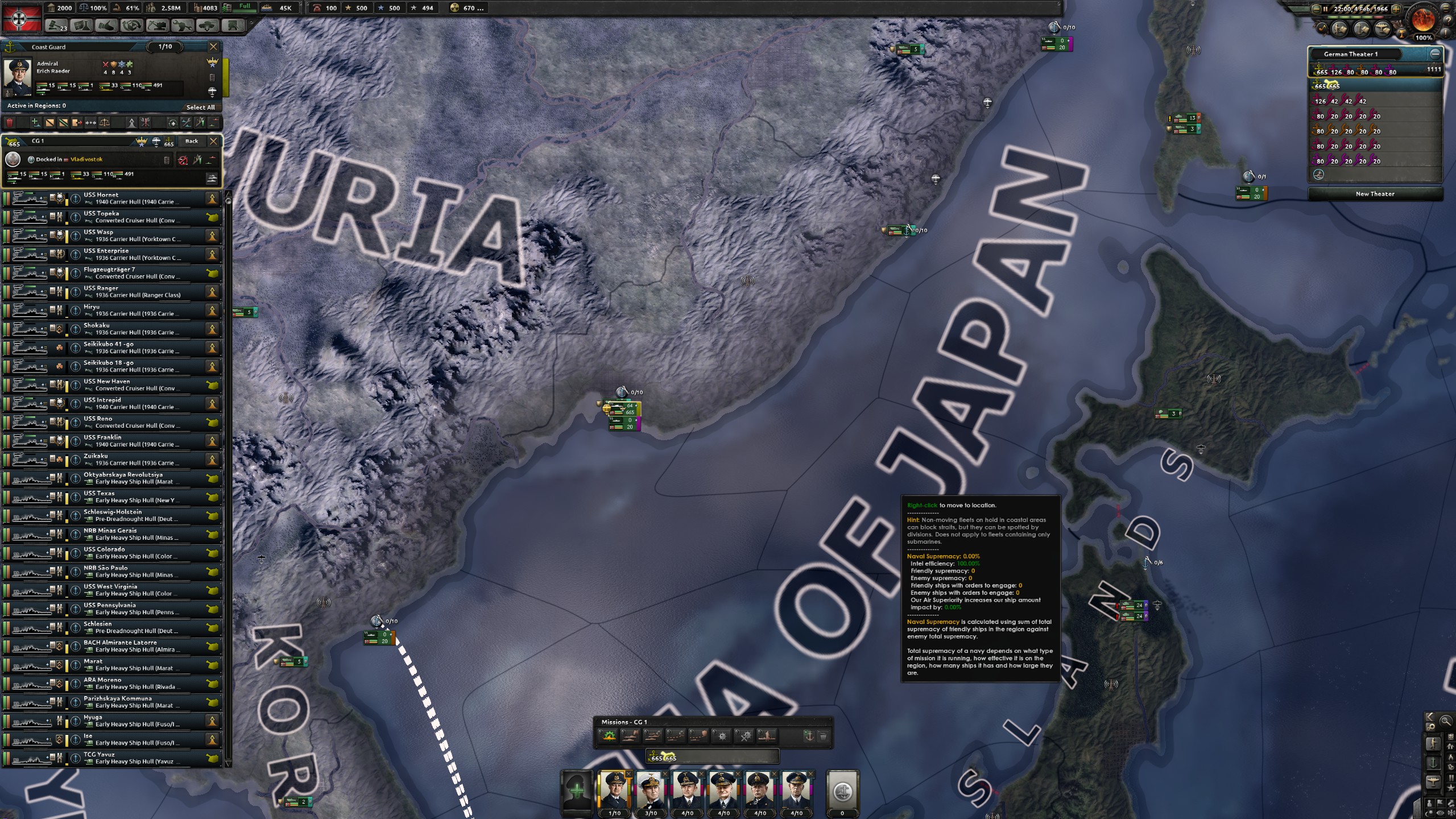
Task: Open Naval Invasion Support mission
Action: pyautogui.click(x=768, y=737)
